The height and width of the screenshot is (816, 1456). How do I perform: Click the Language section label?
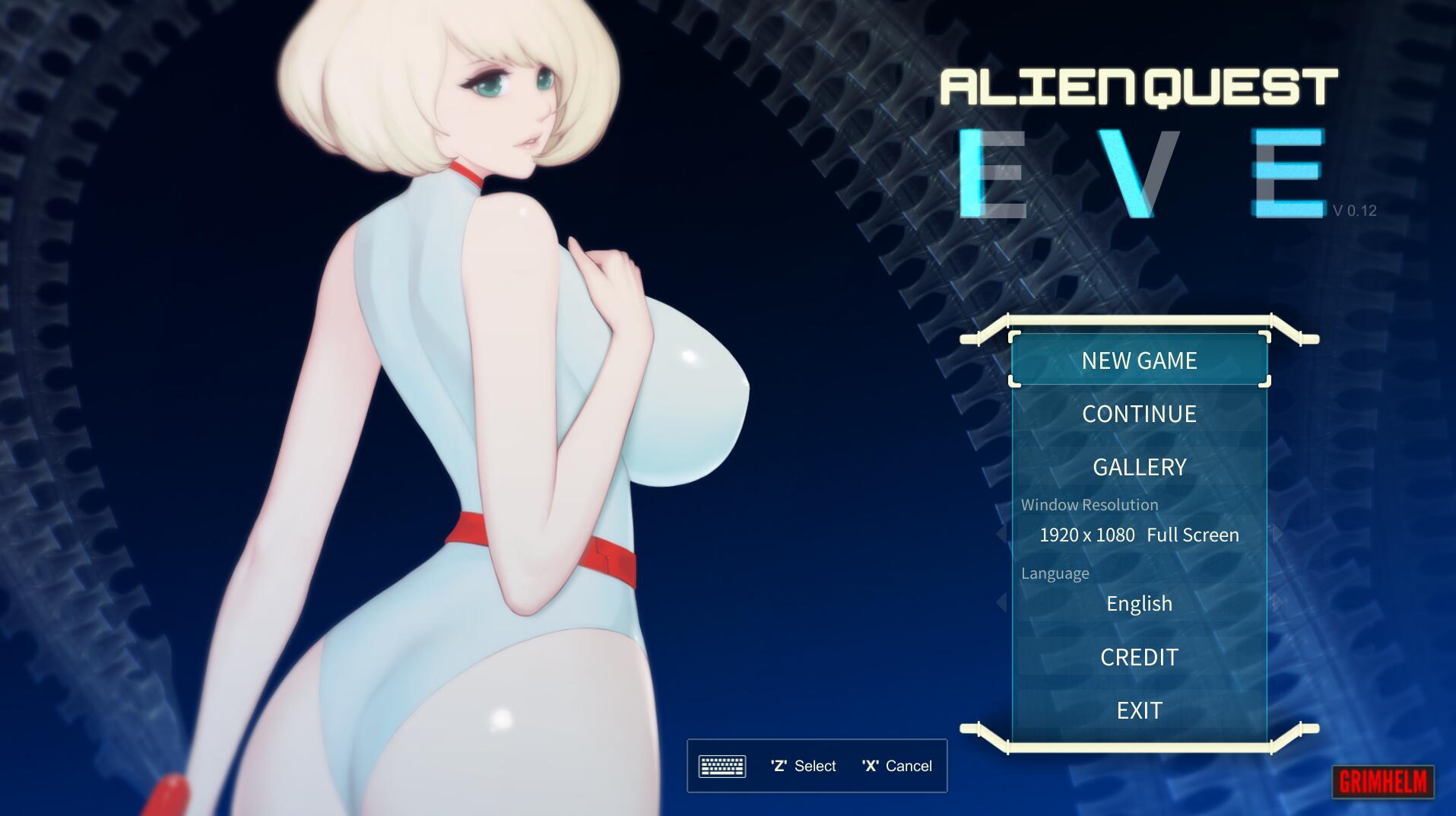click(1056, 573)
